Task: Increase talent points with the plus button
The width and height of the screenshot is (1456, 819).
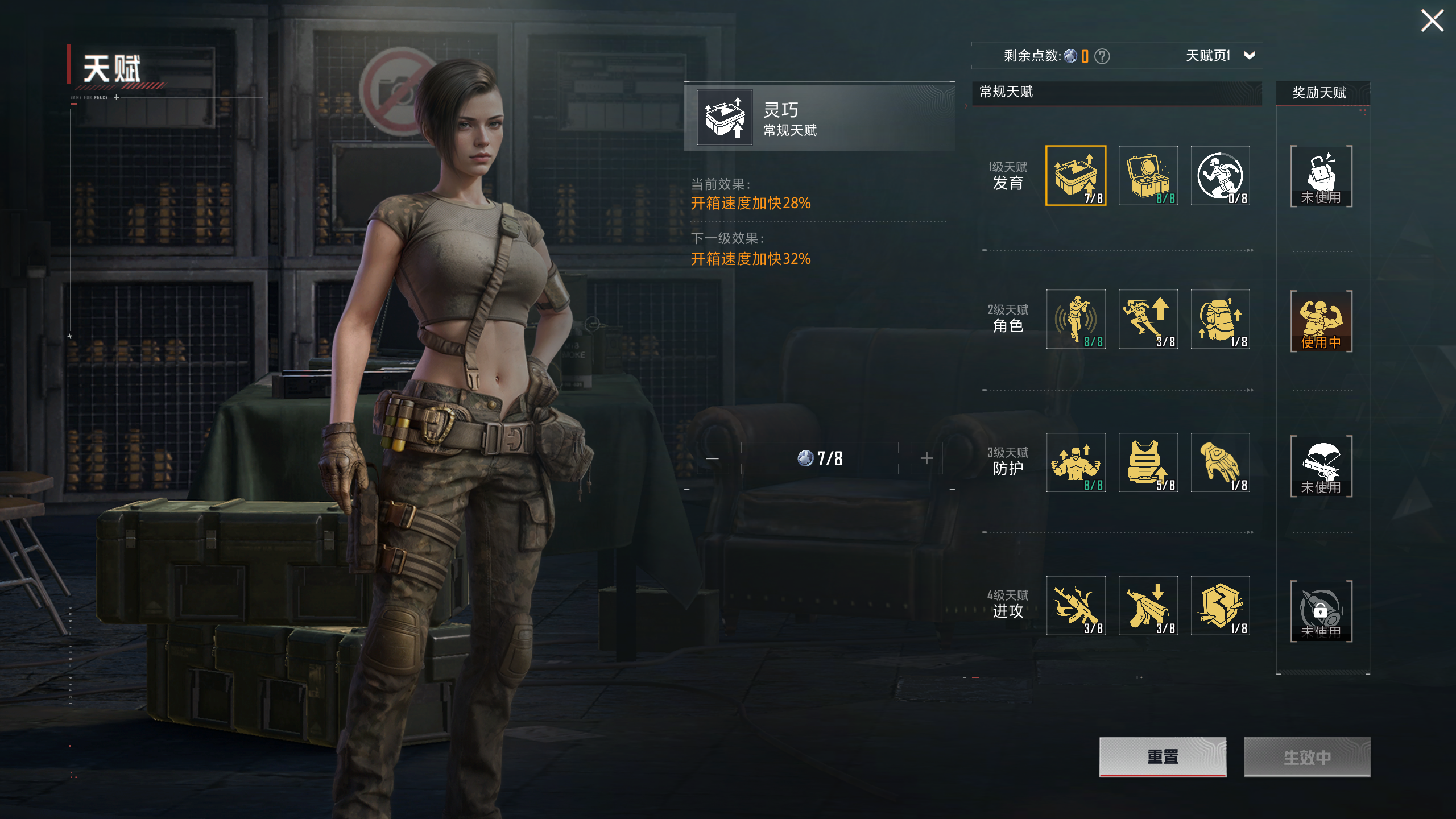Action: (x=926, y=458)
